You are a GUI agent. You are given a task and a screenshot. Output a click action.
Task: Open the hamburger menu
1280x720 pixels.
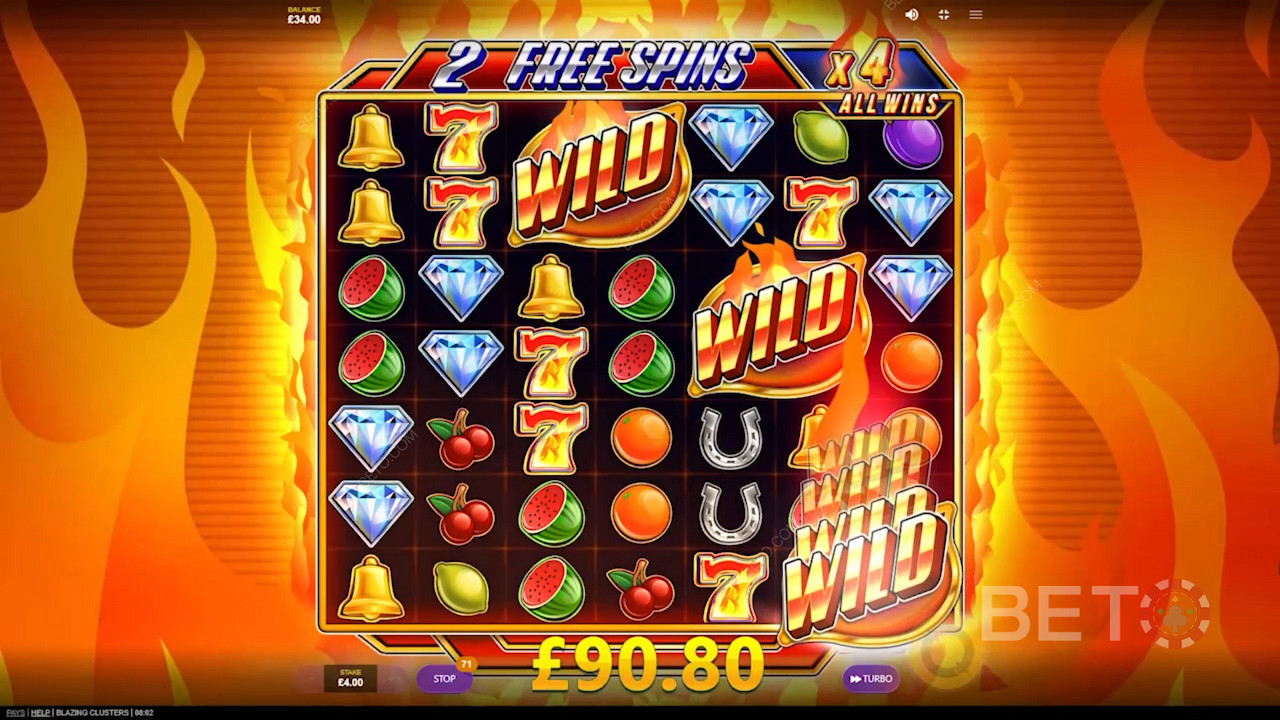click(x=976, y=15)
